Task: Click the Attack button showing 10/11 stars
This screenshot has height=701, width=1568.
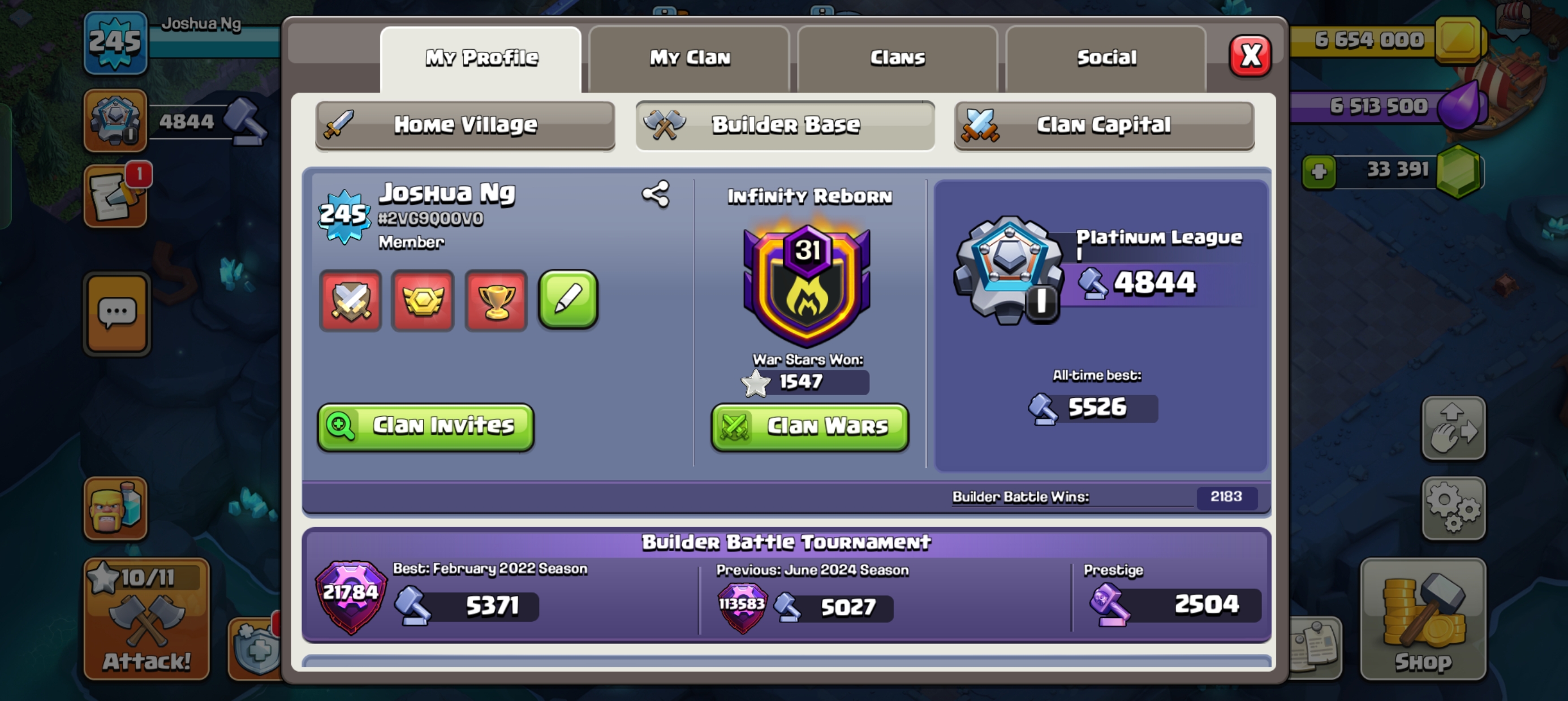Action: tap(146, 618)
